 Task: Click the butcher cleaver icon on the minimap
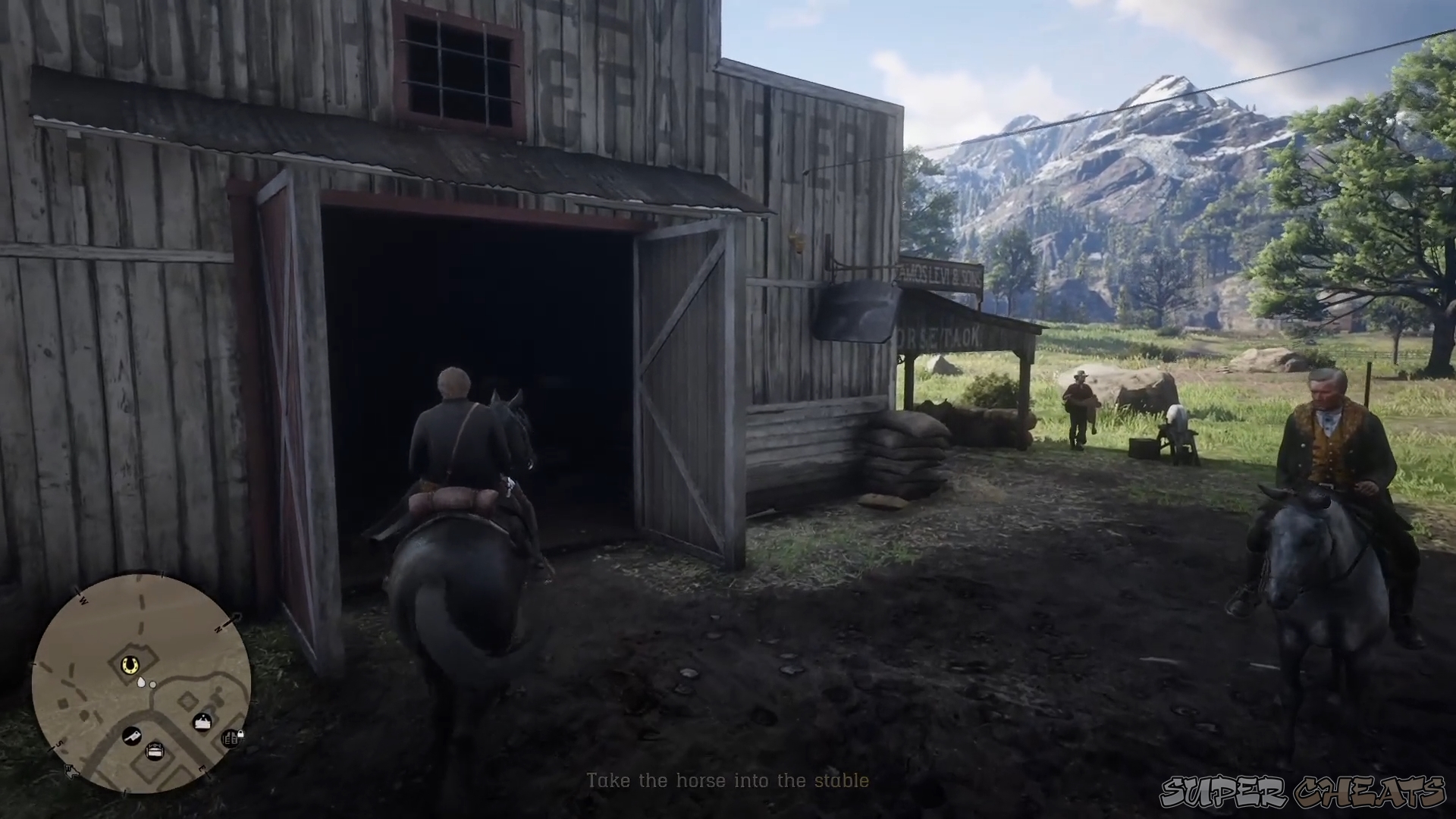coord(132,737)
